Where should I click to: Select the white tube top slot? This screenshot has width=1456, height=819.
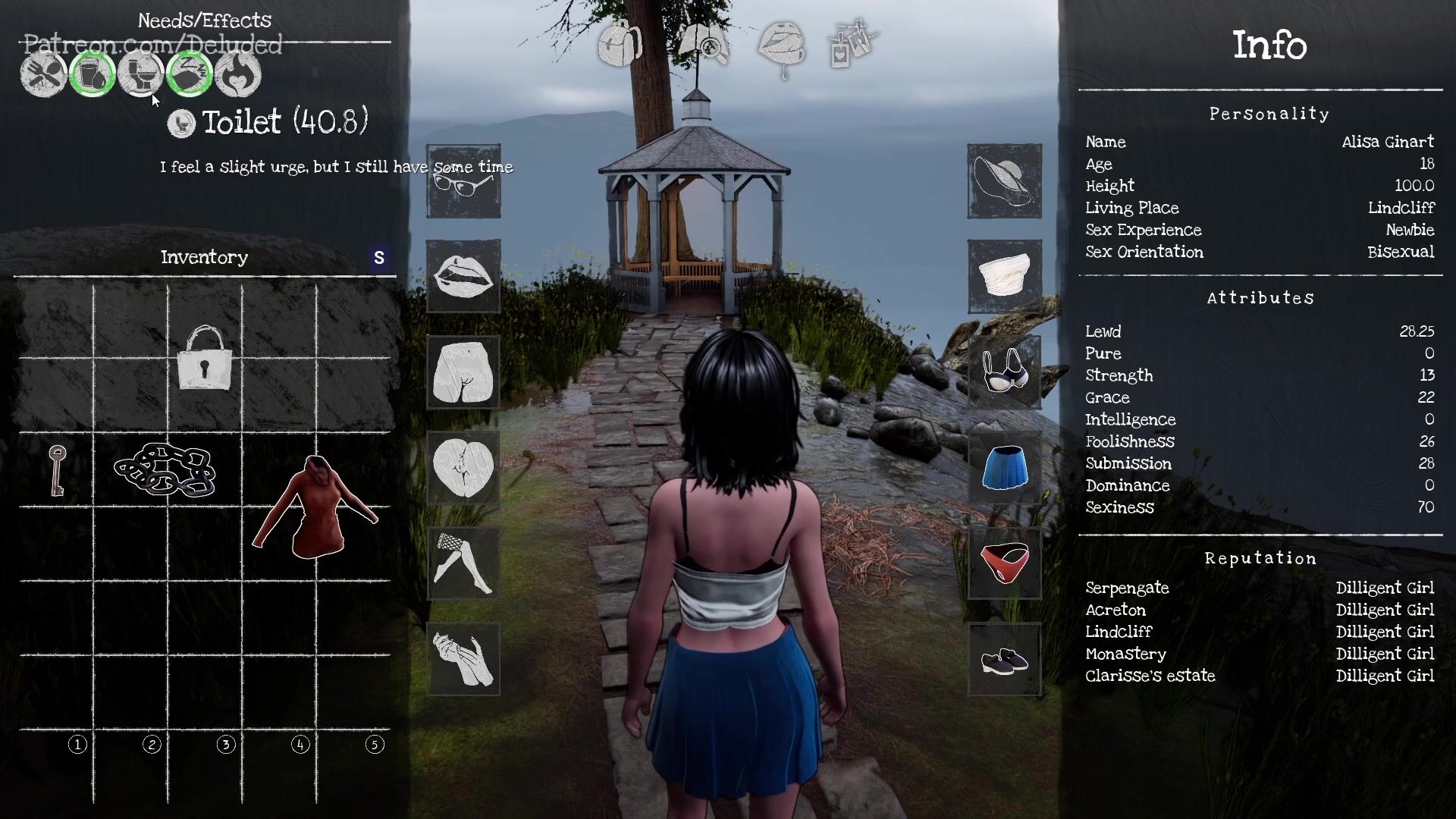click(1004, 277)
